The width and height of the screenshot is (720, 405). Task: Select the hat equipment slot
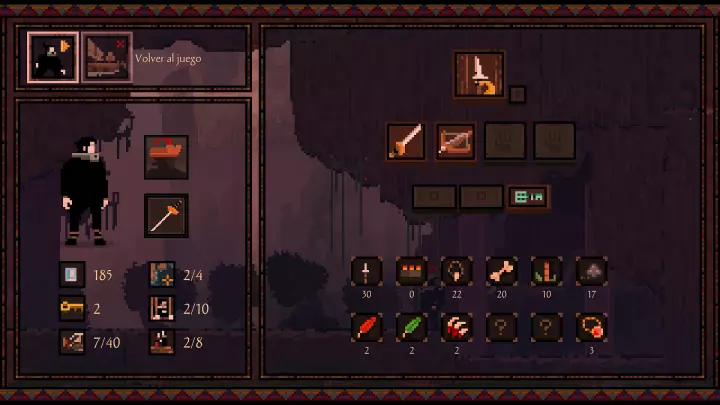click(x=166, y=157)
